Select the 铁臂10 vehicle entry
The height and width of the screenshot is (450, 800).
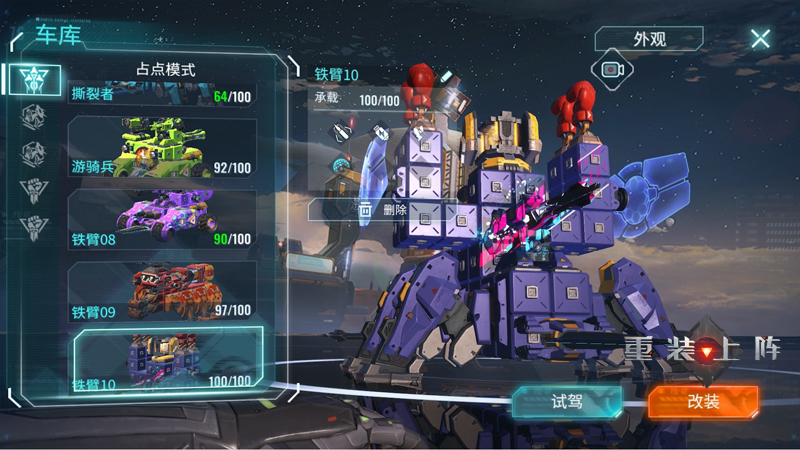point(166,360)
